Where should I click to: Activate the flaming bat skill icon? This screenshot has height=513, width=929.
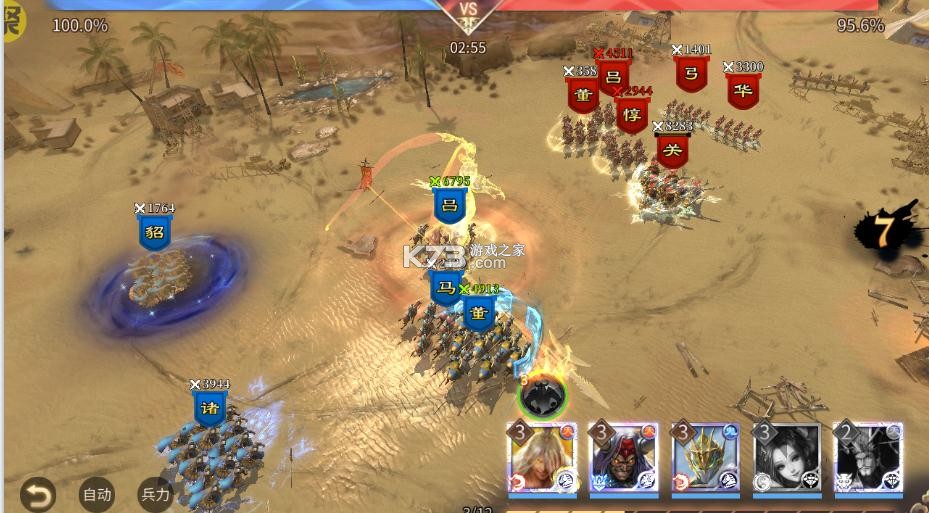coord(542,396)
